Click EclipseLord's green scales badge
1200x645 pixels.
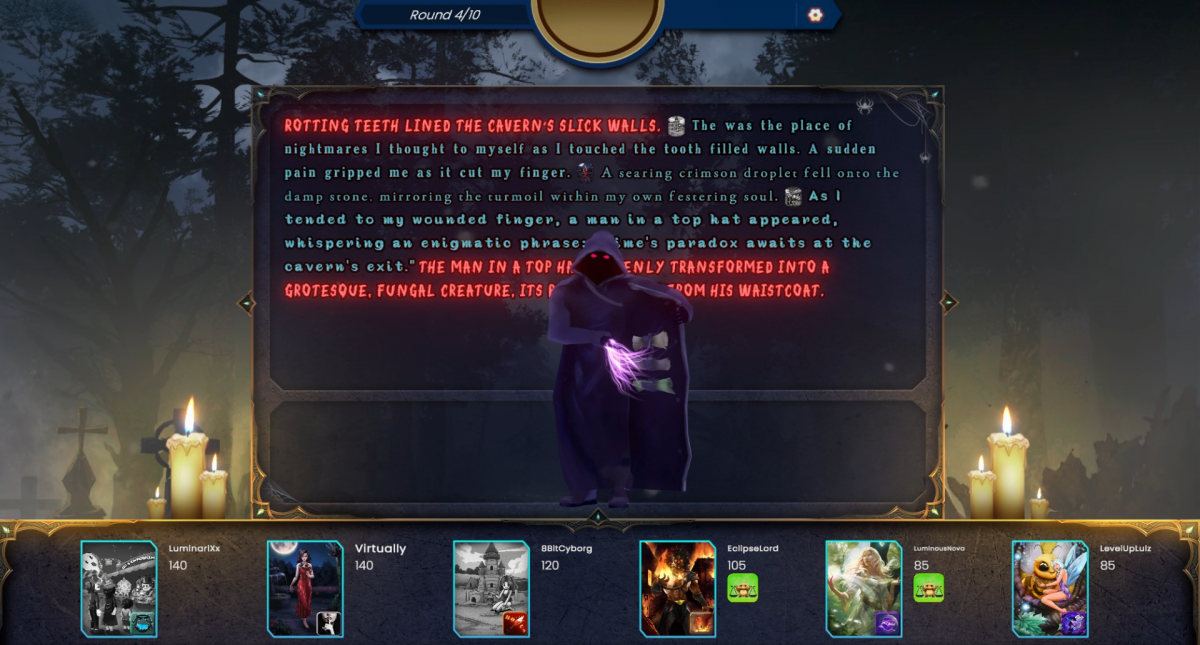743,588
